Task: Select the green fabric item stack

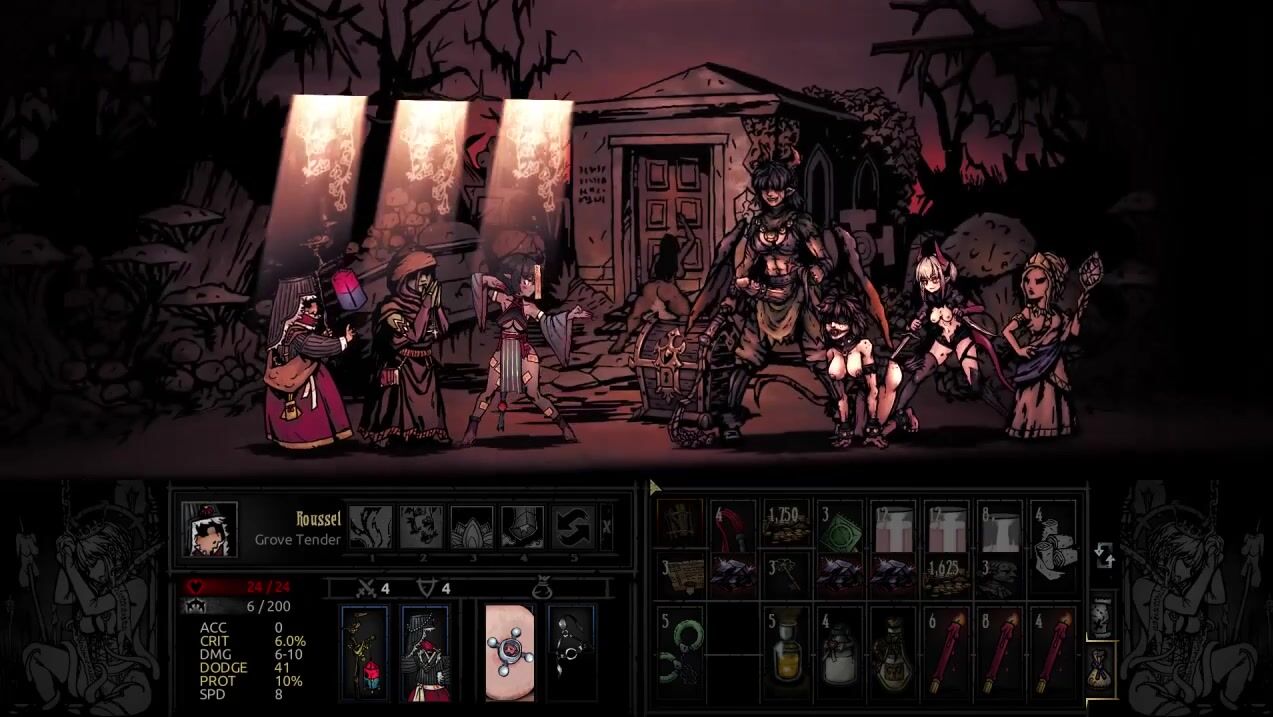Action: [840, 525]
